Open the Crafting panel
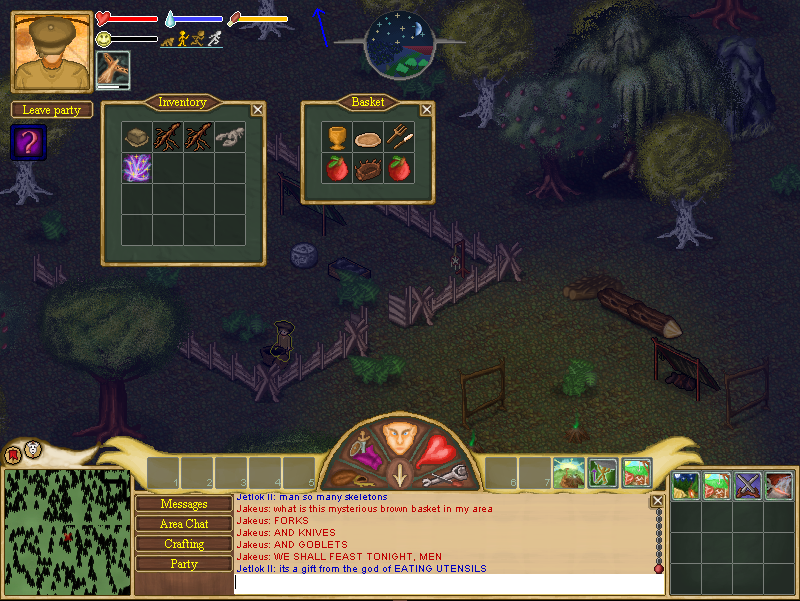This screenshot has width=800, height=601. (x=184, y=544)
